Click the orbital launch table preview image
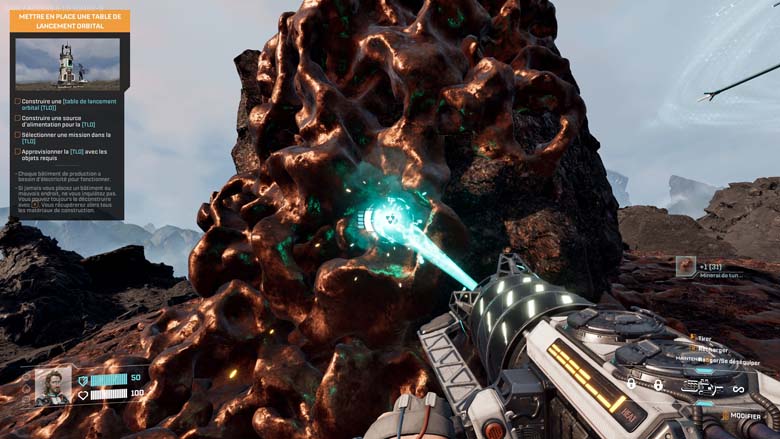The width and height of the screenshot is (780, 439). coord(67,63)
